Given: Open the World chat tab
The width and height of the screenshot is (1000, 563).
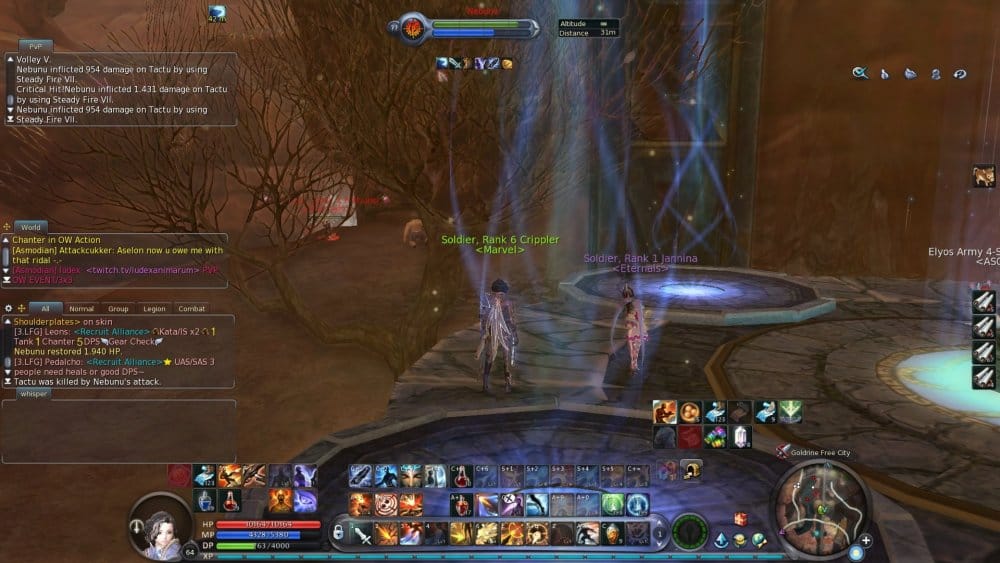Looking at the screenshot, I should click(31, 227).
